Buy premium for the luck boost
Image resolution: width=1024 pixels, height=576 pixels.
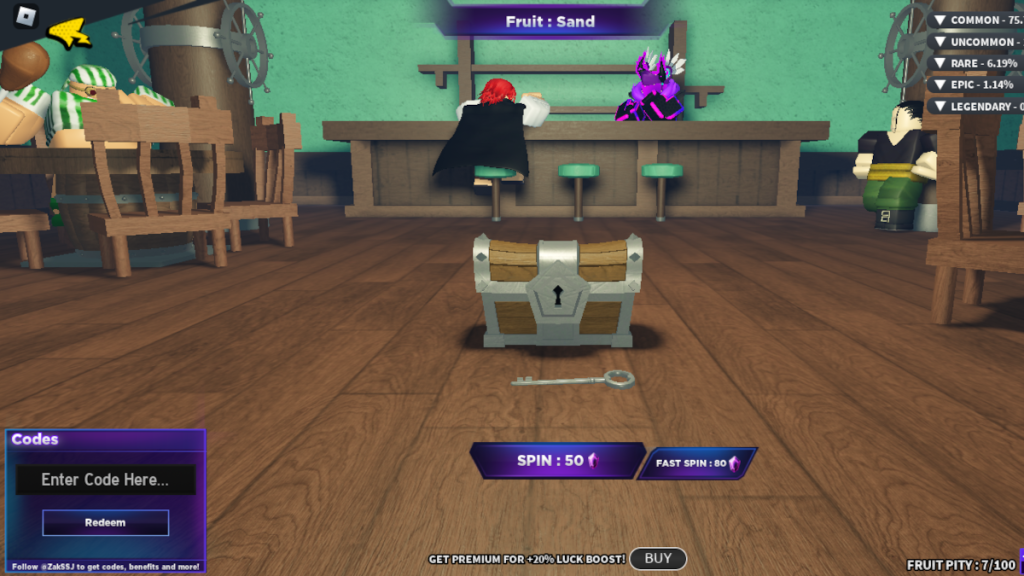point(658,559)
